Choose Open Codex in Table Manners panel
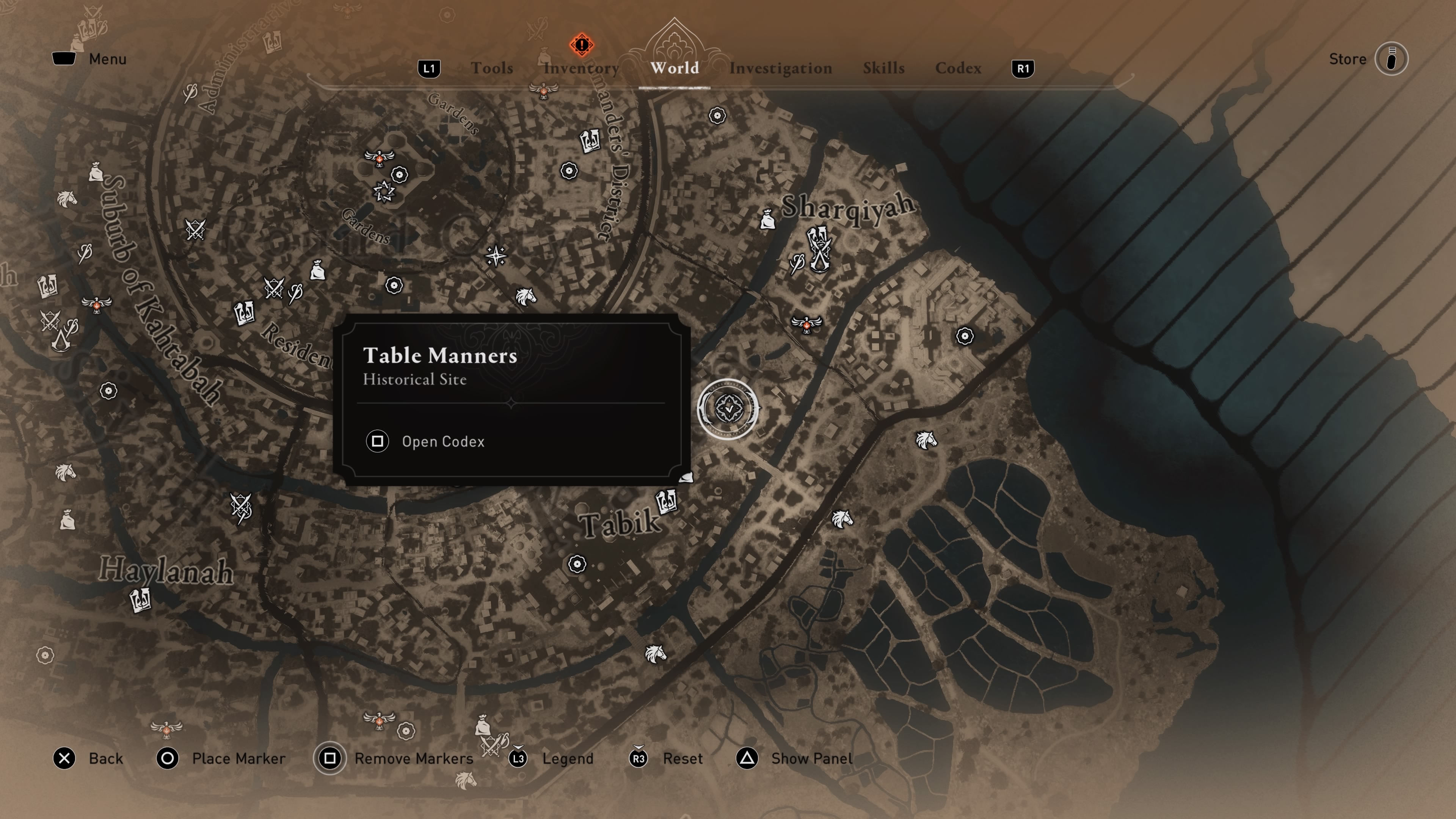The image size is (1456, 819). tap(442, 441)
